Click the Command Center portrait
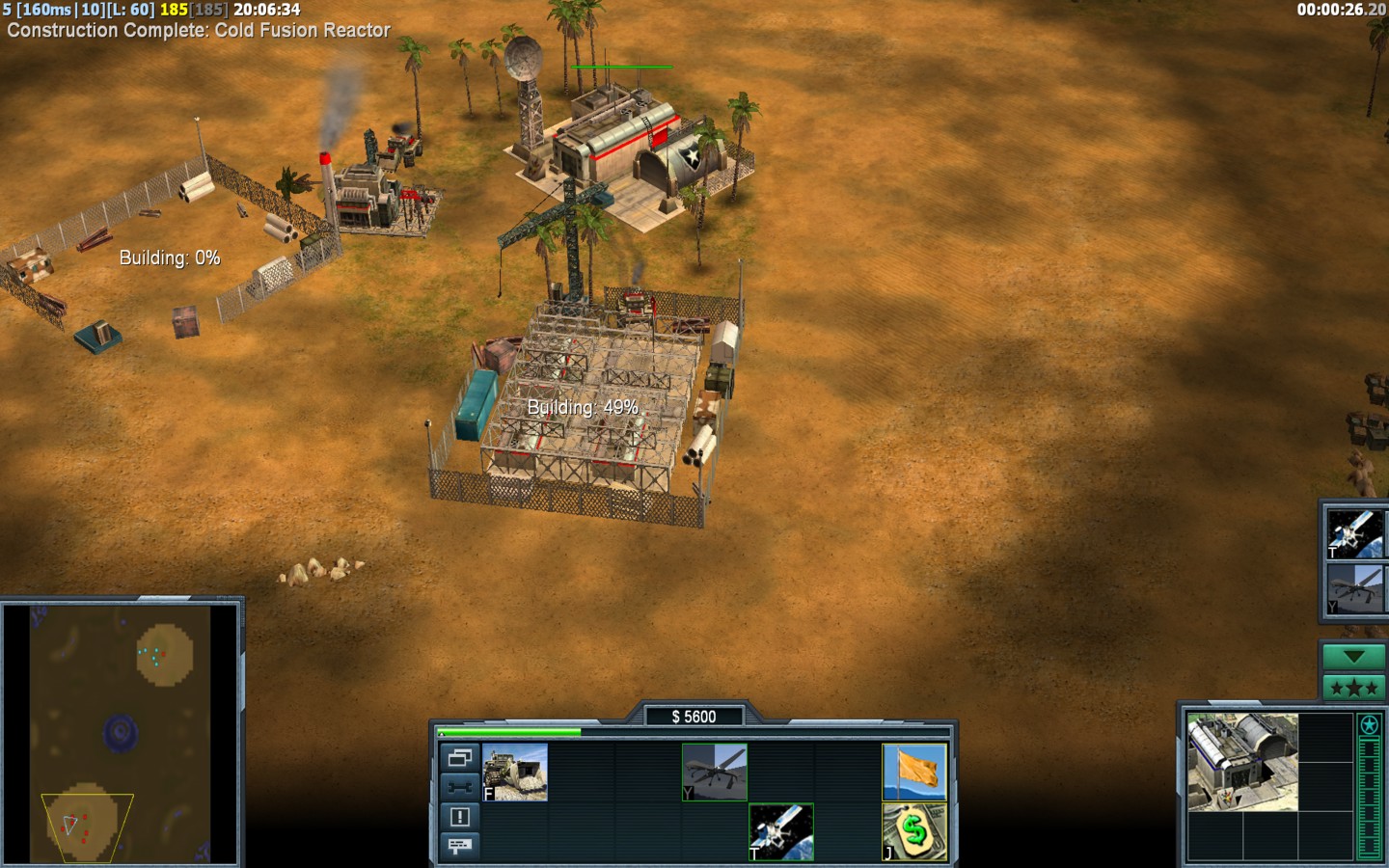This screenshot has height=868, width=1389. click(x=1242, y=762)
